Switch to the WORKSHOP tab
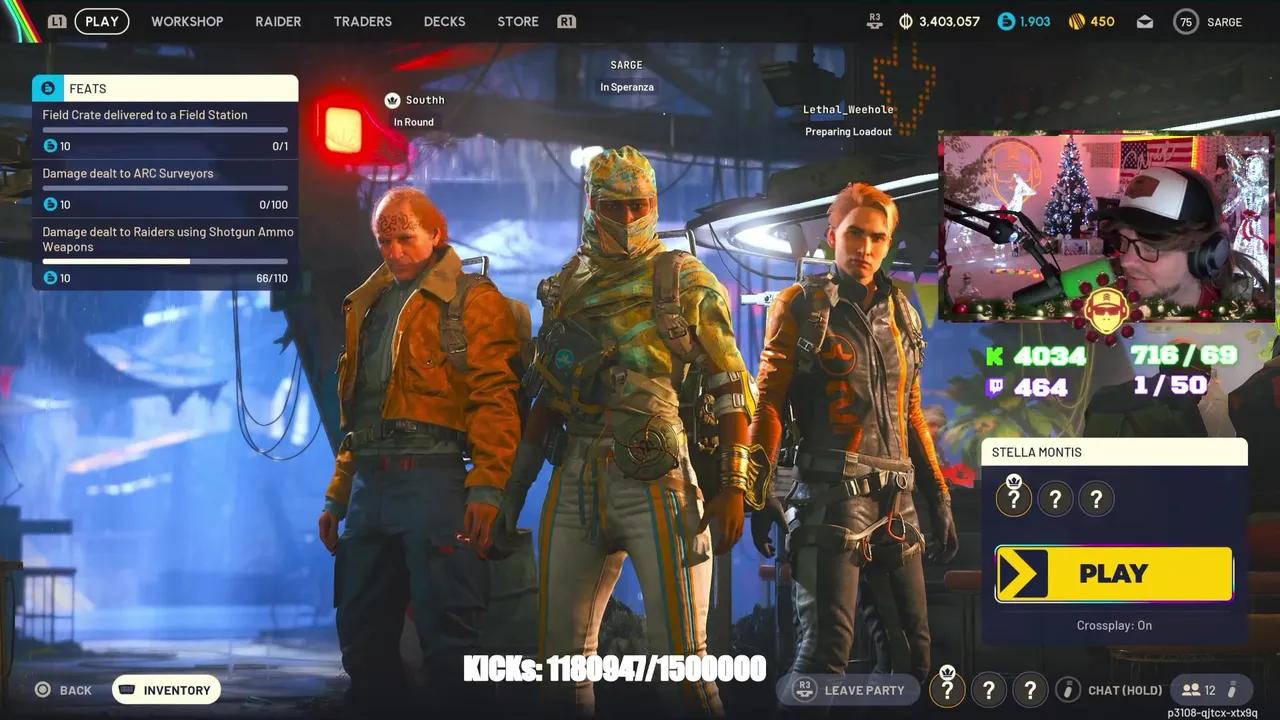1280x720 pixels. 187,21
